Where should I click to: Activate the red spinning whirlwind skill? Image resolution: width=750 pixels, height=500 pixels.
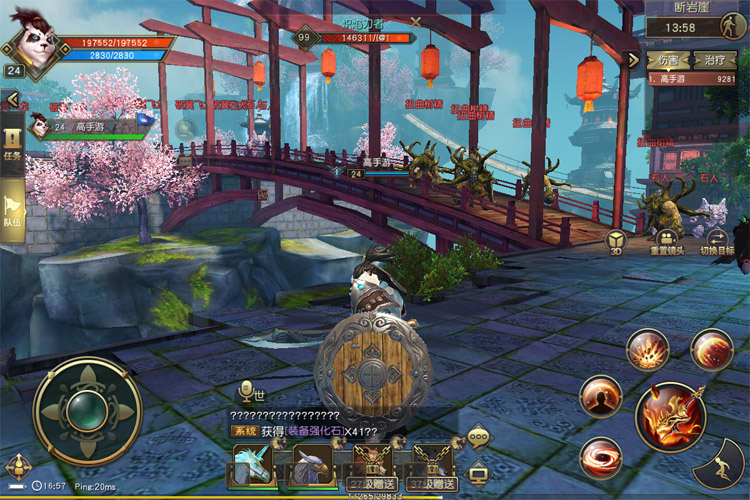601,458
